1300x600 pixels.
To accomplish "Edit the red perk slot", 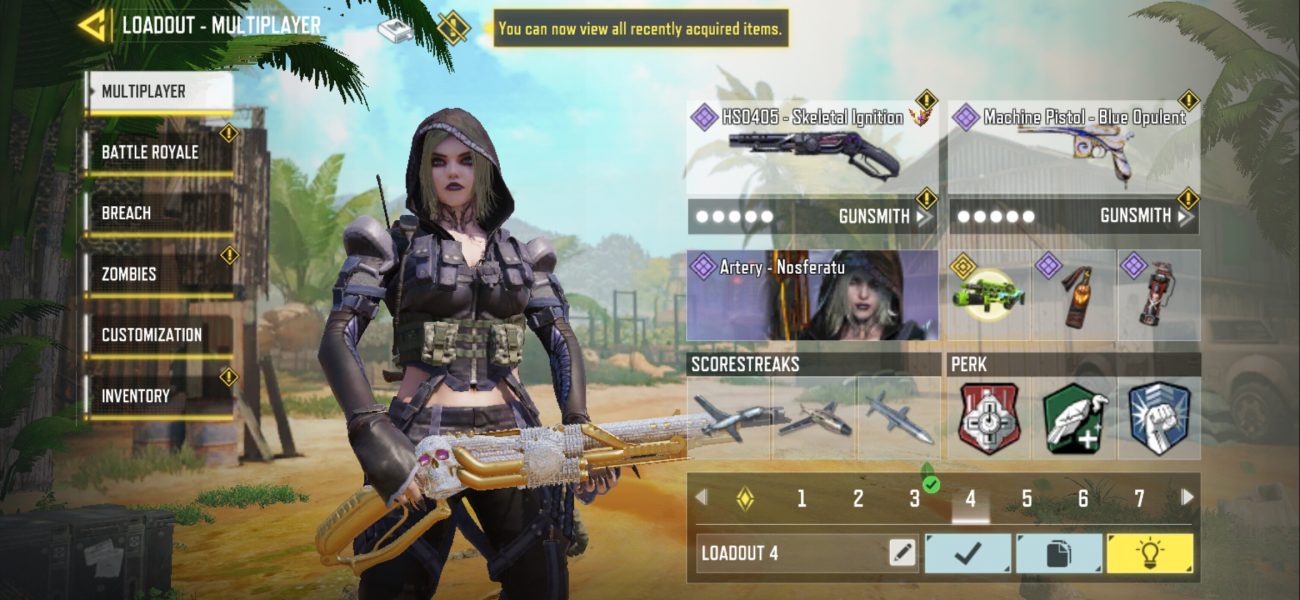I will (988, 419).
